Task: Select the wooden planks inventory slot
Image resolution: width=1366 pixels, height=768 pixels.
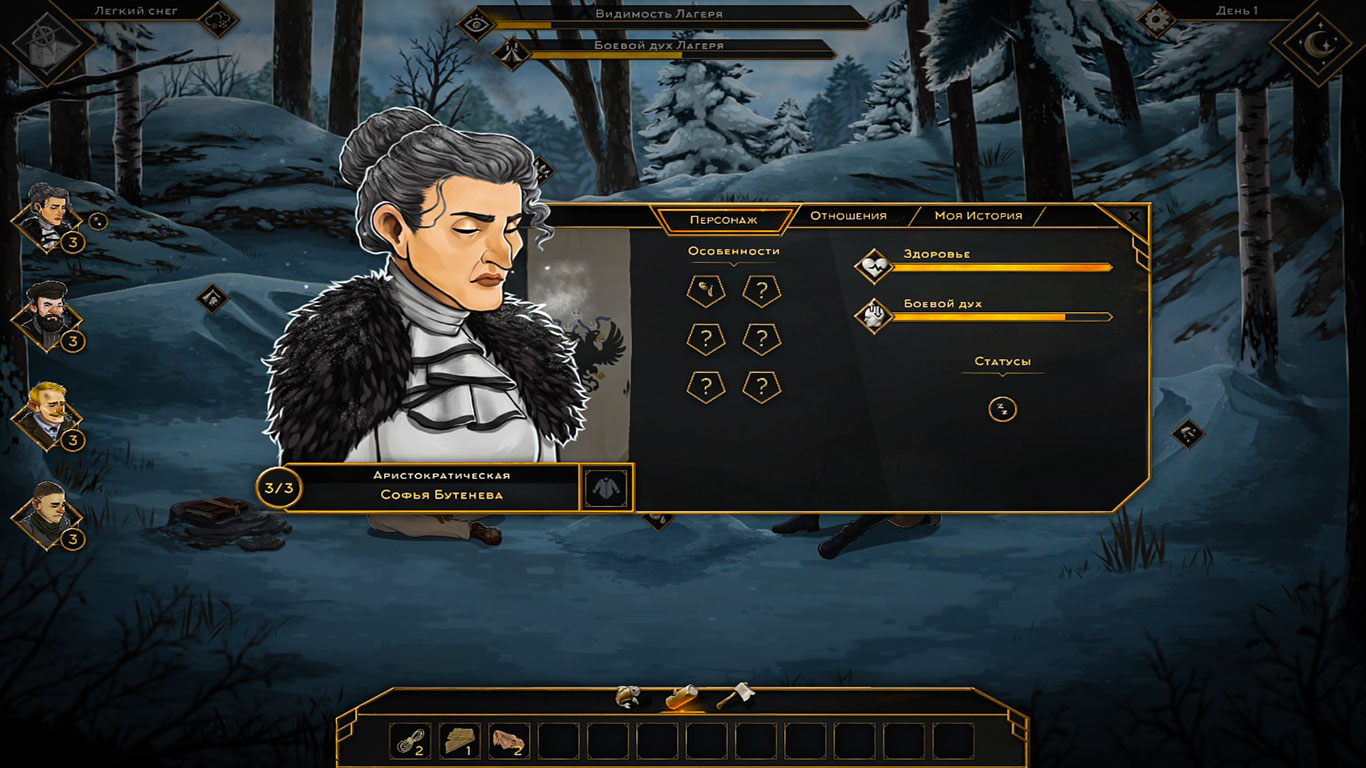Action: (460, 741)
